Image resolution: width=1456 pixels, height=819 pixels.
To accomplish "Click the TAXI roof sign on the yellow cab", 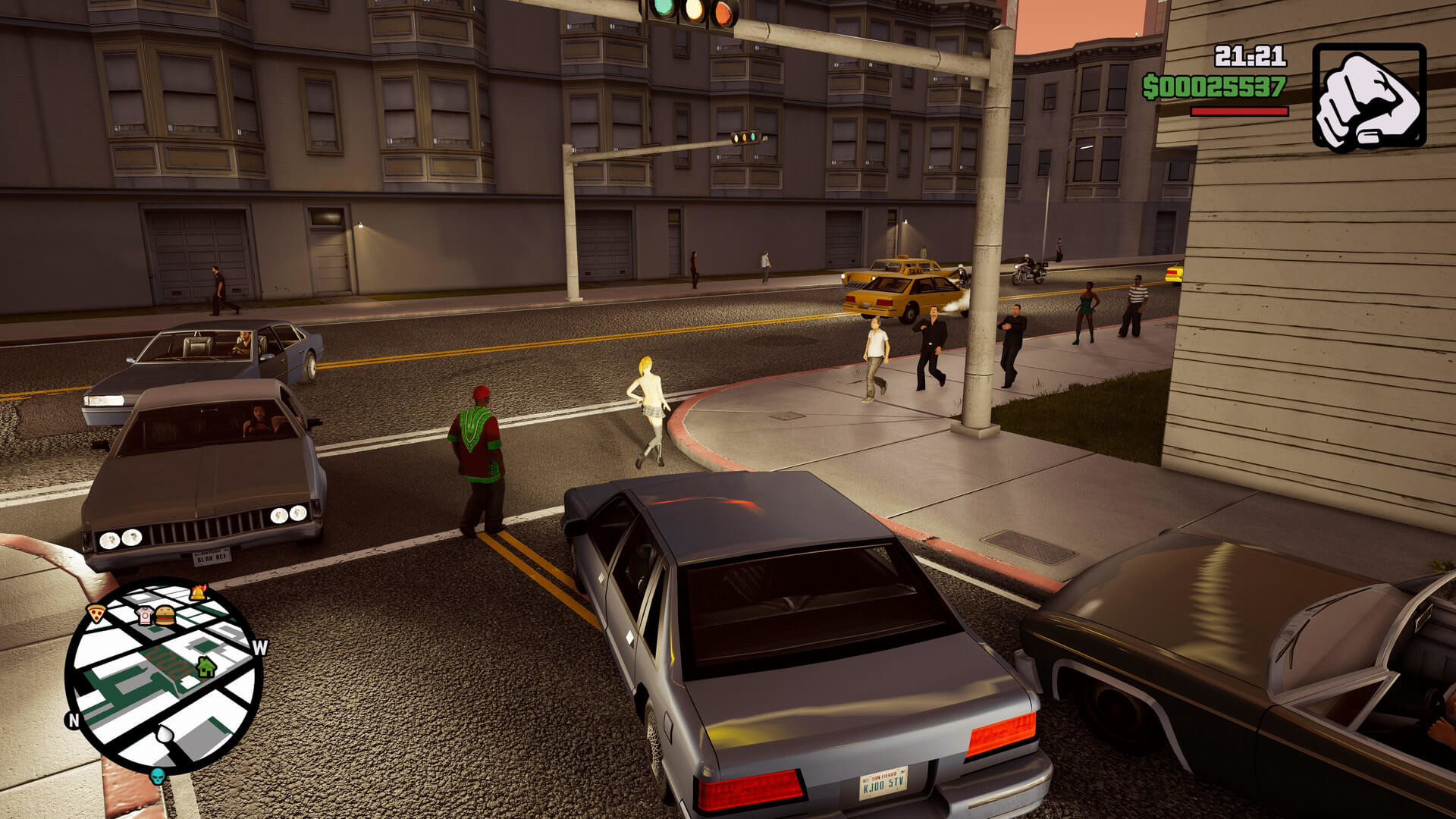I will coord(913,270).
